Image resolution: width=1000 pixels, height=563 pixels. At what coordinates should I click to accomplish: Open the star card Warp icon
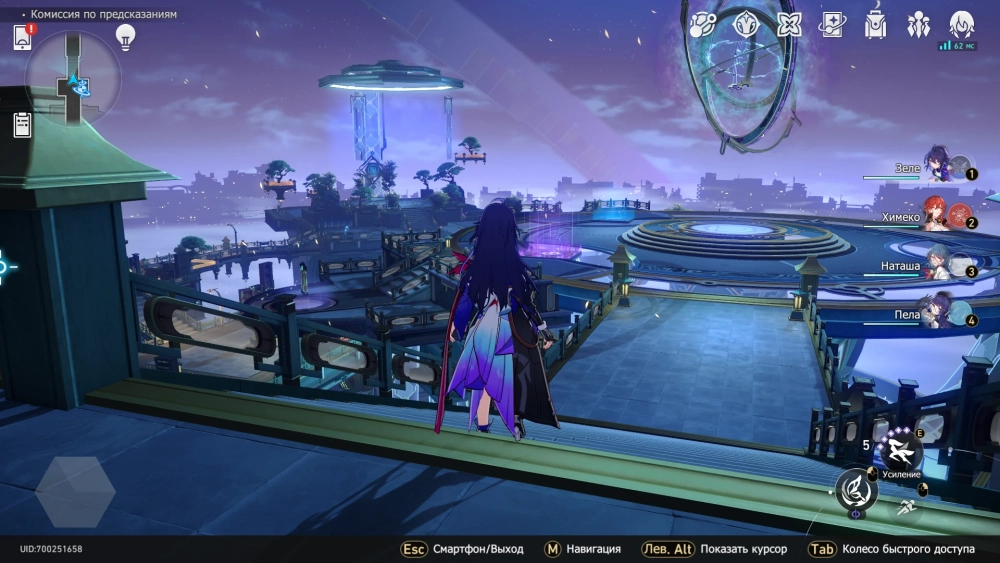832,24
